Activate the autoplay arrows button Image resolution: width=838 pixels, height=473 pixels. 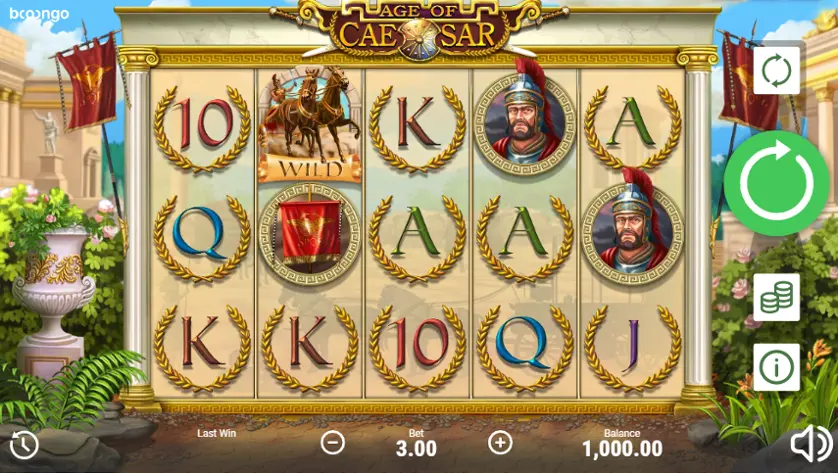776,70
